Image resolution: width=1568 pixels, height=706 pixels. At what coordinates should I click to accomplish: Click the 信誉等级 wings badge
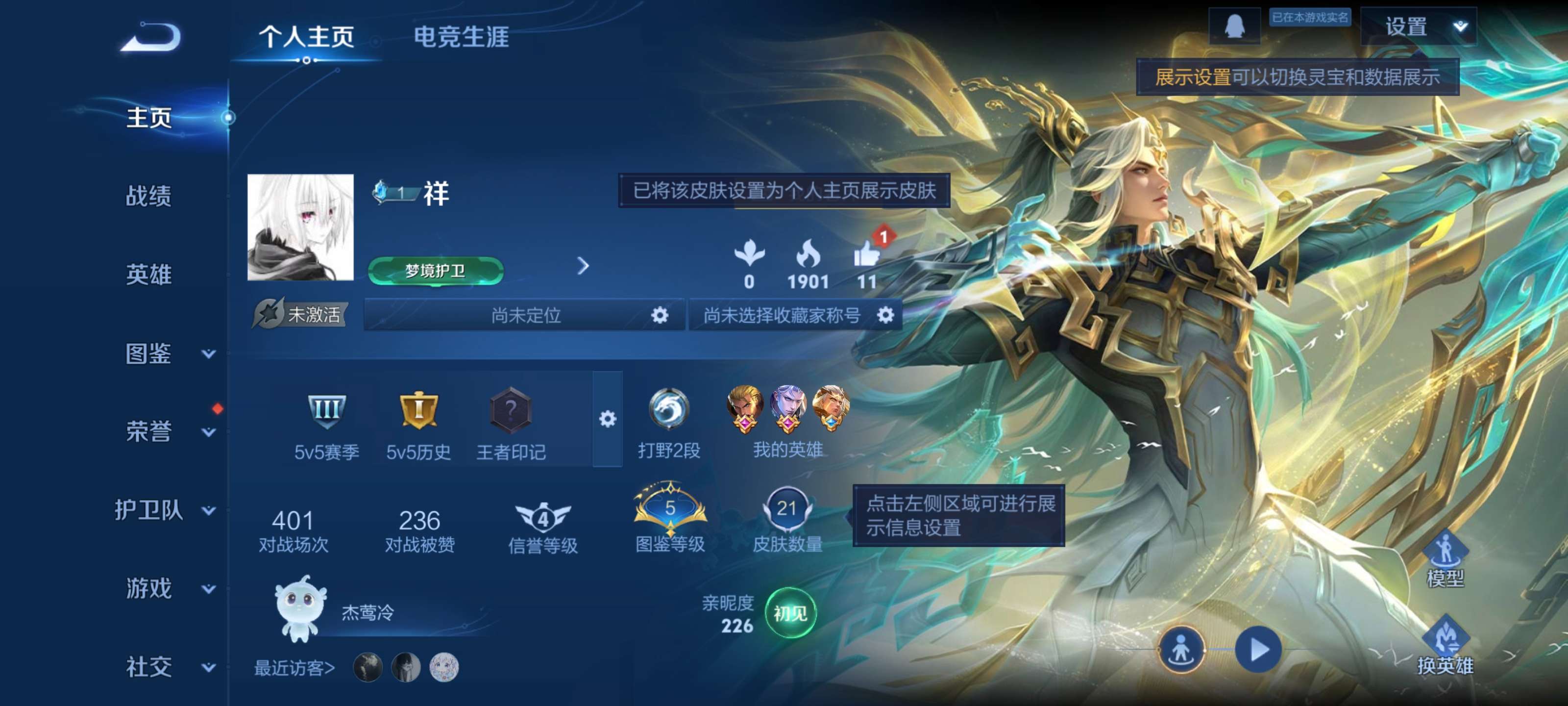[x=543, y=518]
